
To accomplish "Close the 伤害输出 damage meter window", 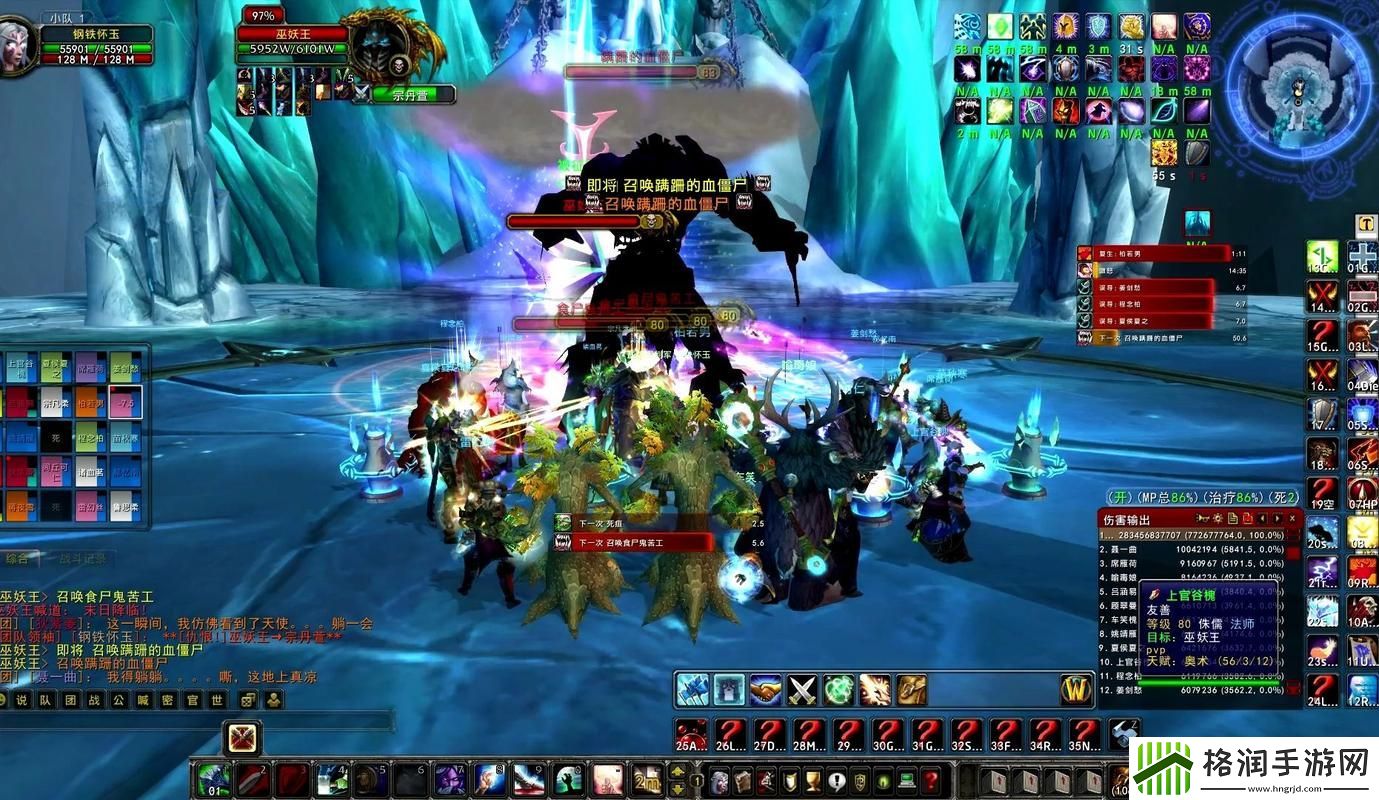I will [x=1293, y=519].
